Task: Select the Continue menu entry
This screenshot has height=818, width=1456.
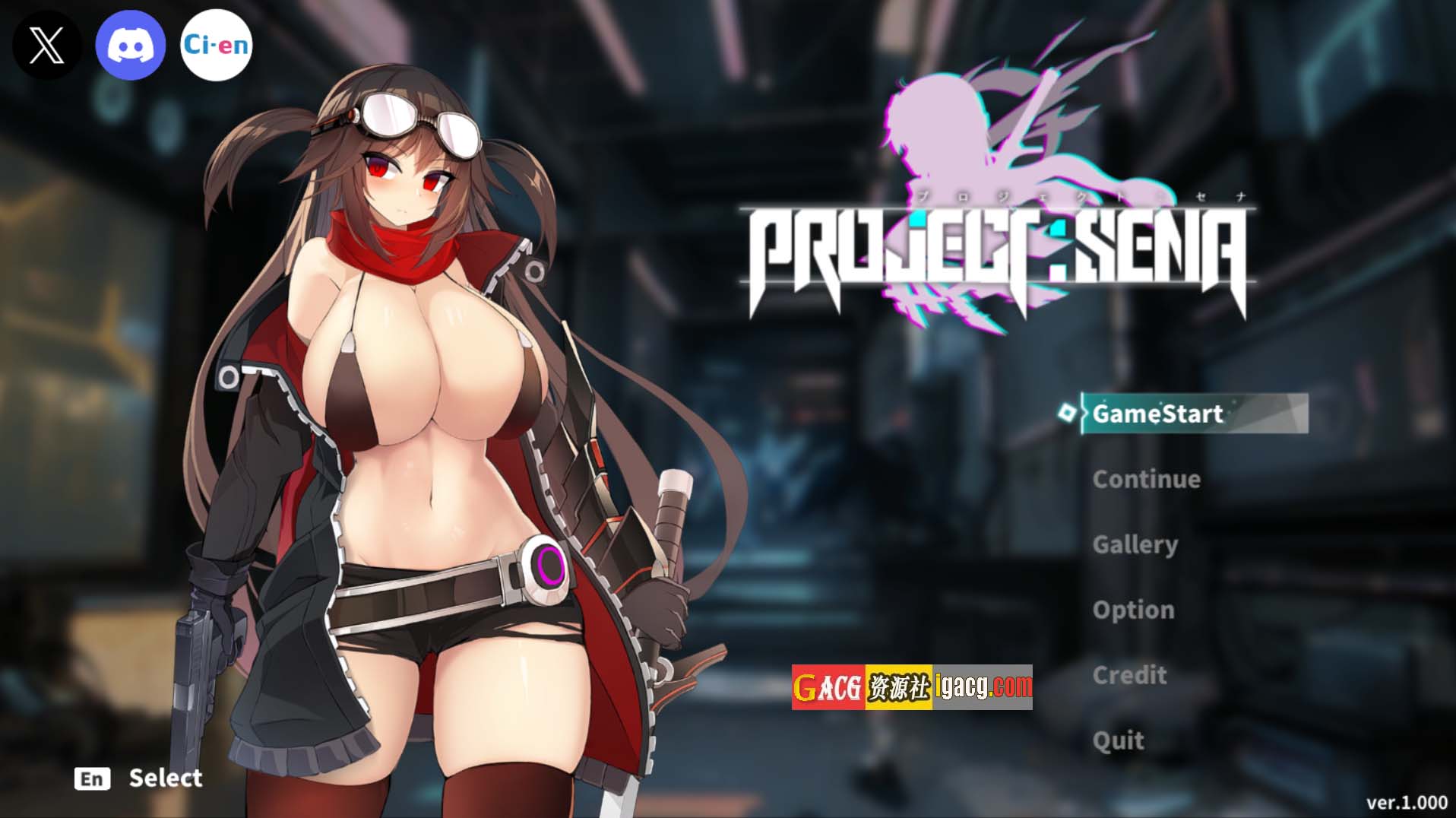Action: click(x=1146, y=479)
